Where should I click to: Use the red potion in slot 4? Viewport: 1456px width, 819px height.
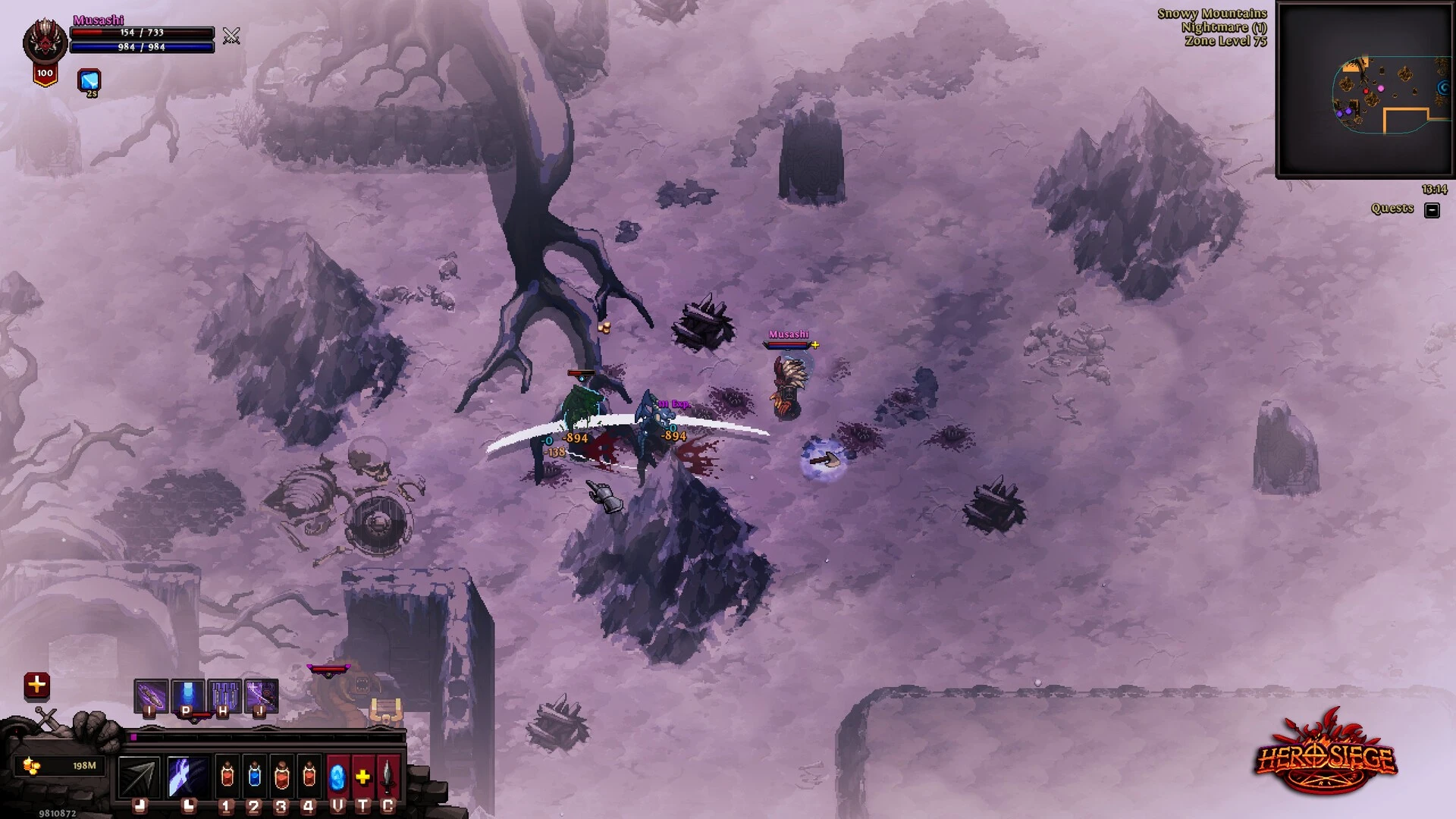(309, 777)
